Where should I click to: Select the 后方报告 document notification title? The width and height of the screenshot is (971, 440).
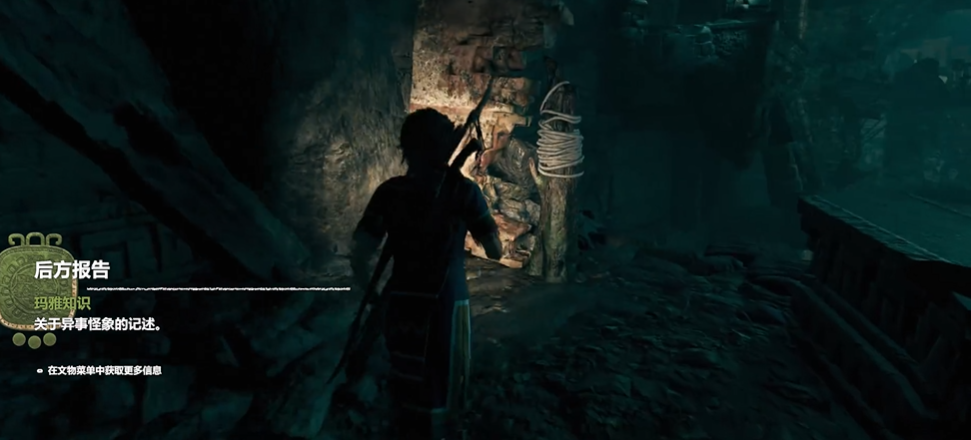click(71, 269)
